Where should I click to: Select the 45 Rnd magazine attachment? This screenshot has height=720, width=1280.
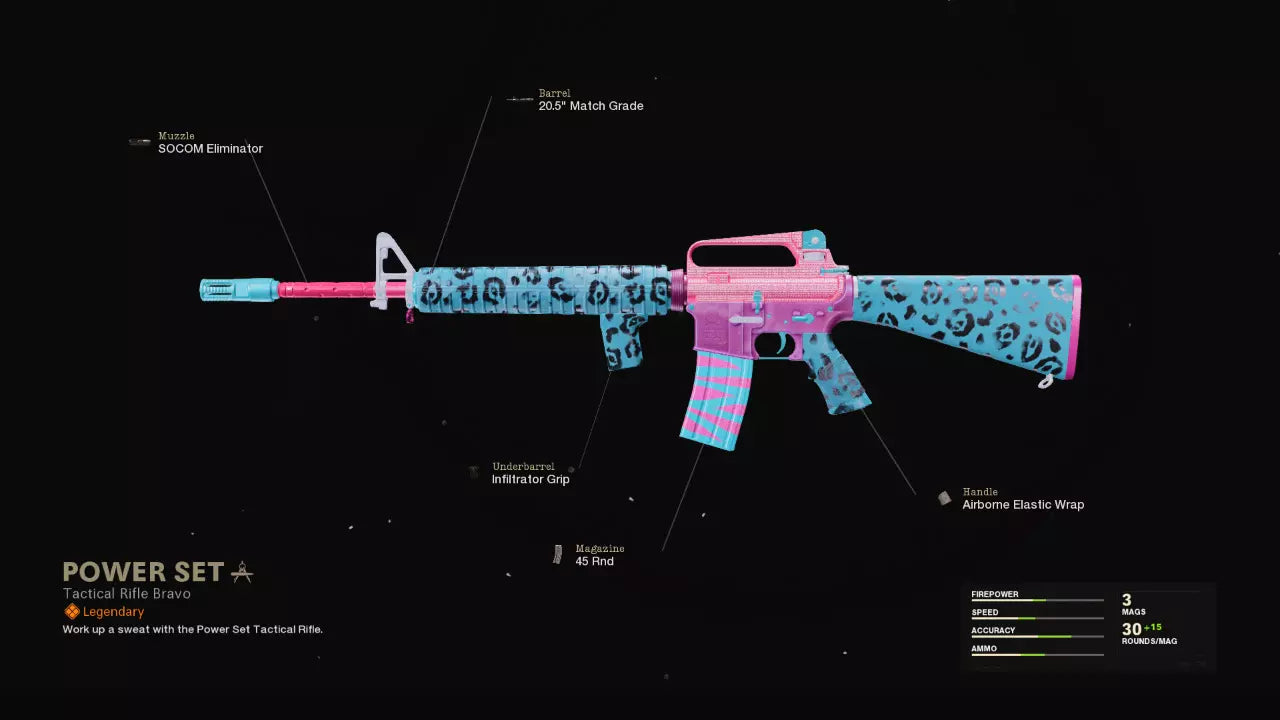coord(594,561)
